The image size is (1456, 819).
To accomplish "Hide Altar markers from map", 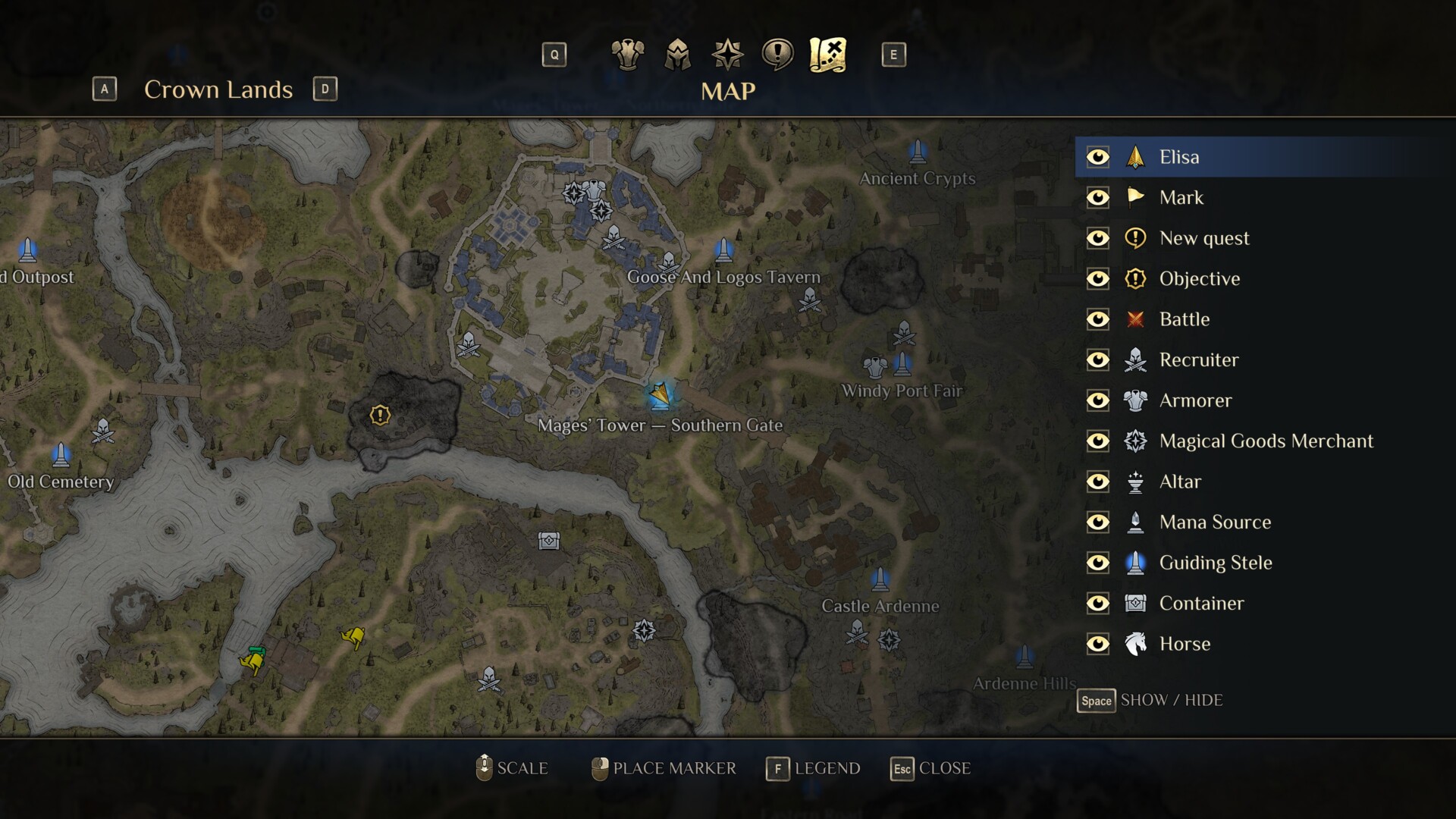I will click(1097, 482).
